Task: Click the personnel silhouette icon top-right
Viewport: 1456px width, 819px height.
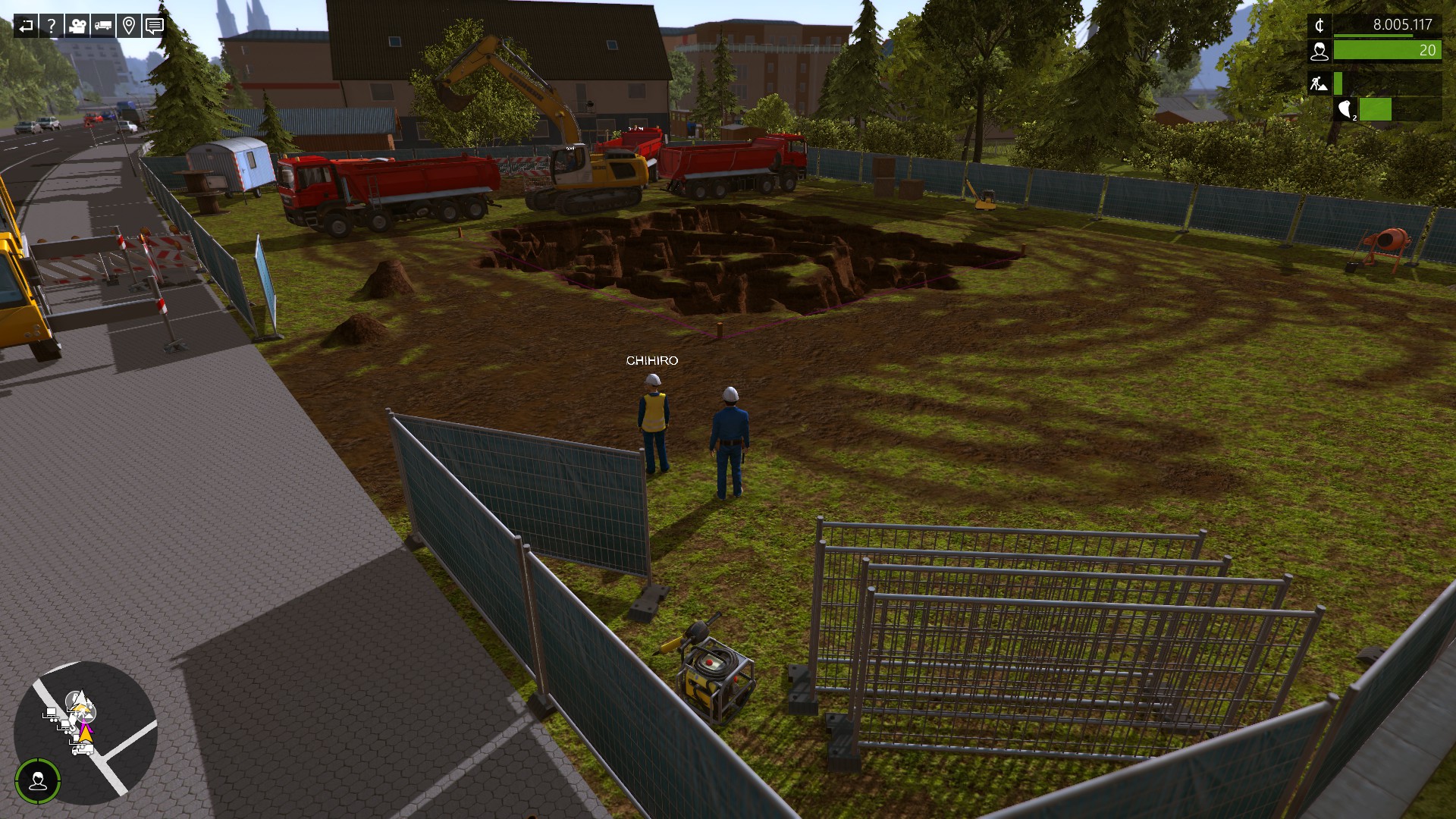Action: click(x=1320, y=52)
